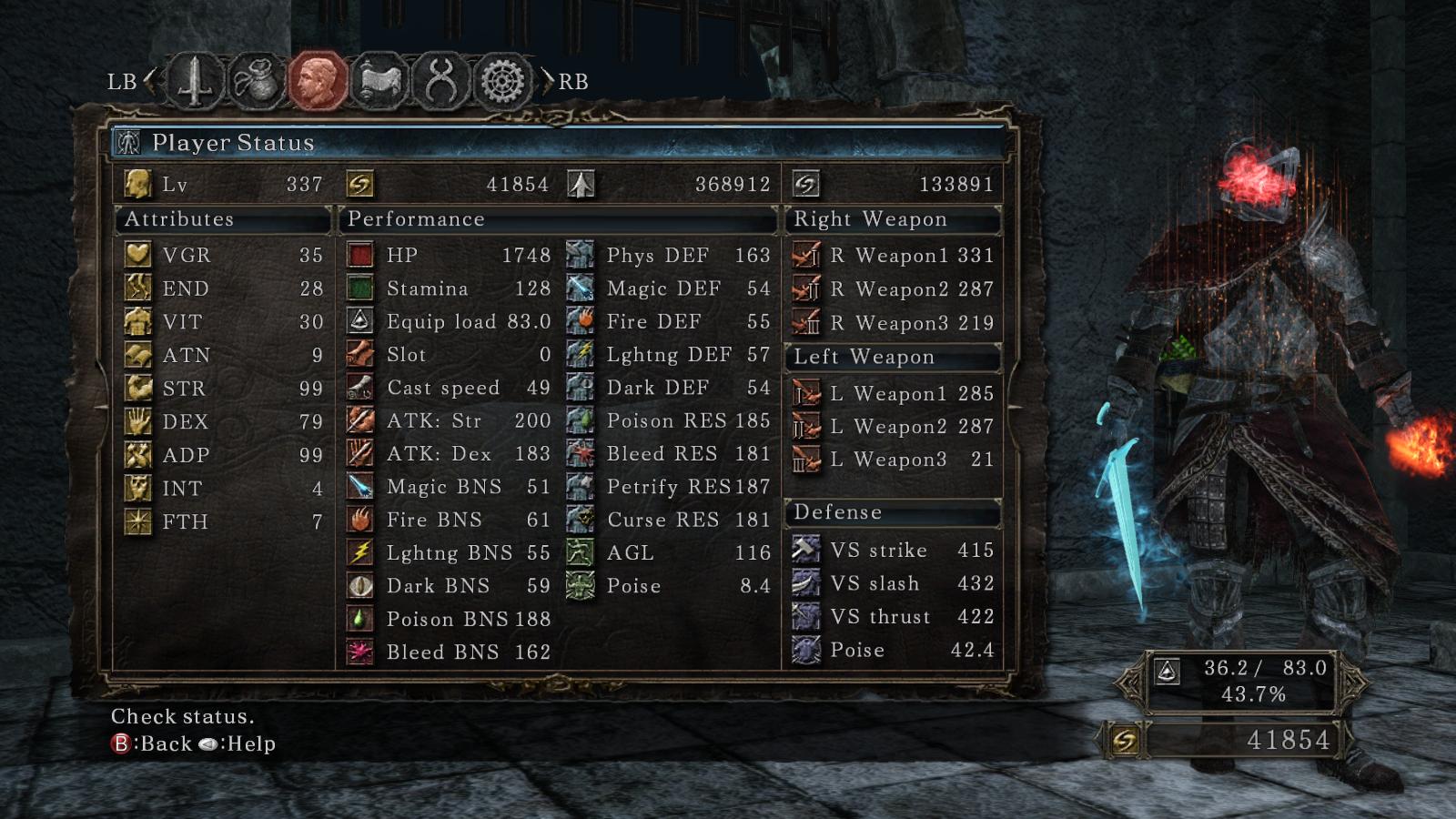The image size is (1456, 819).
Task: Select the VS strike defense row
Action: click(893, 551)
